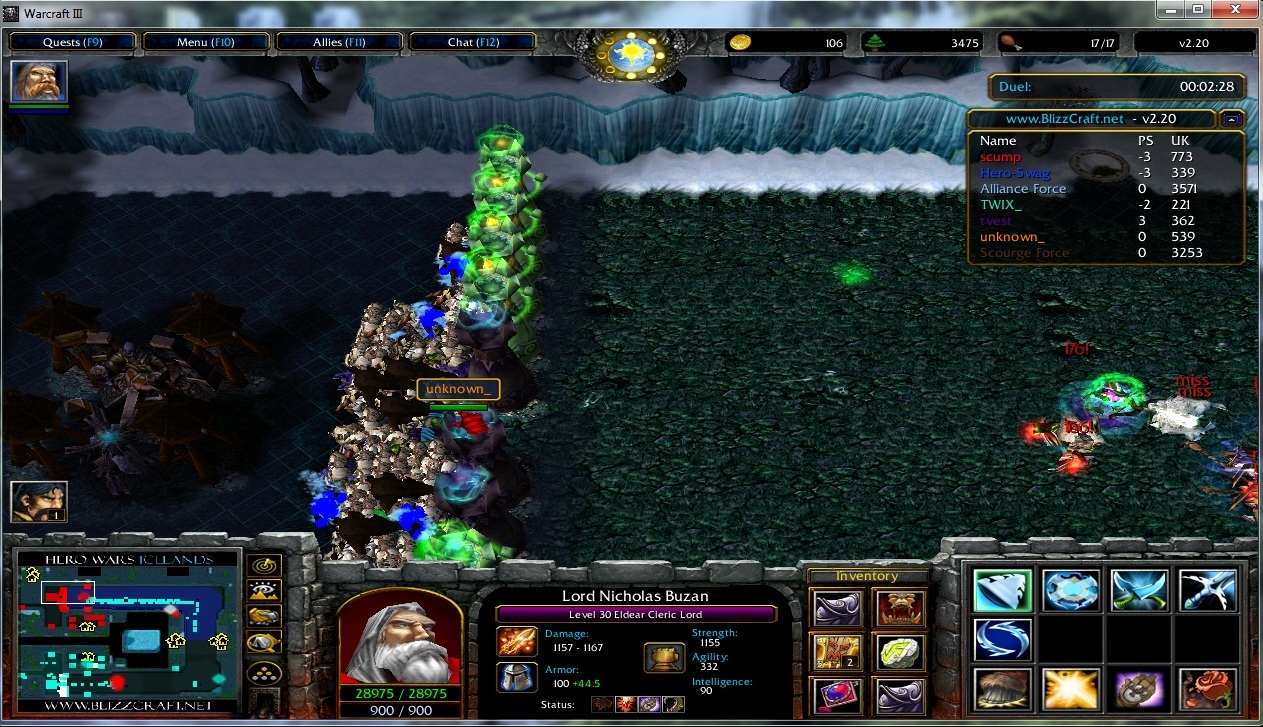Activate the minimap signal ping button
This screenshot has width=1263, height=727.
tap(264, 566)
